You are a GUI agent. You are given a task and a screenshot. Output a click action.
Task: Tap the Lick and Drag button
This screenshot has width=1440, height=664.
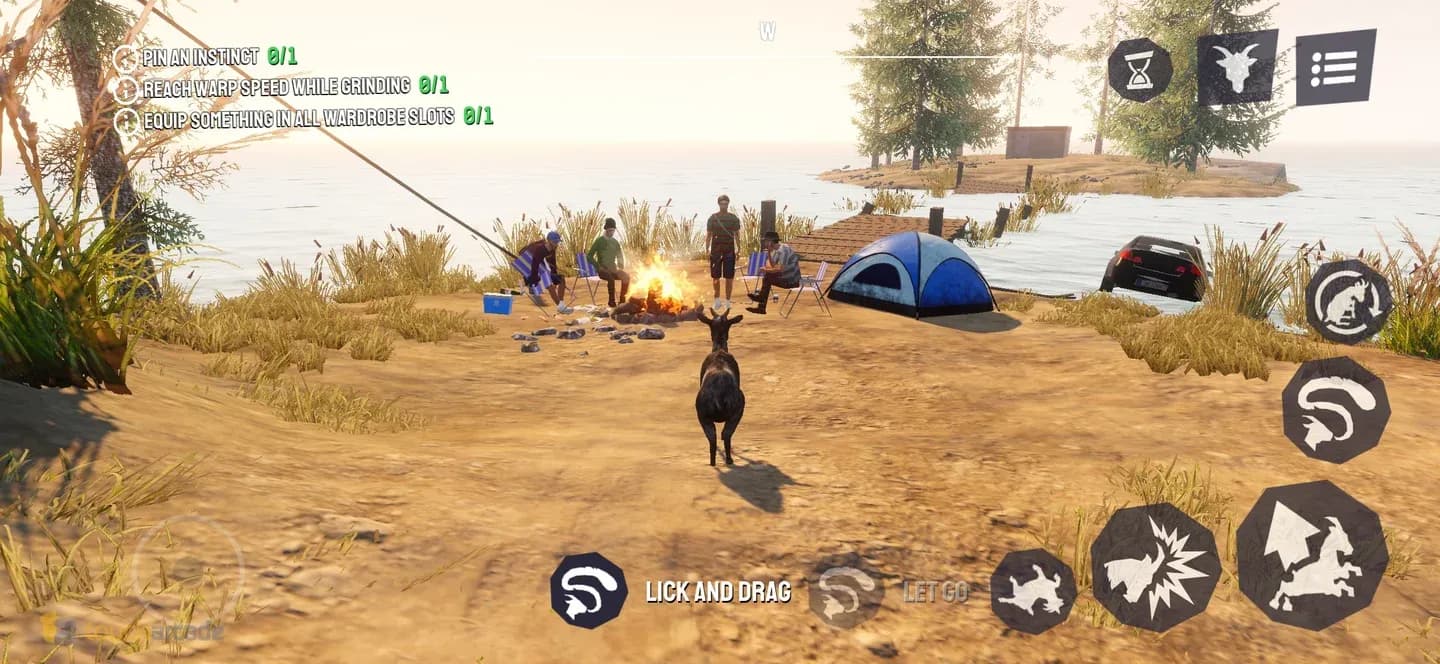pyautogui.click(x=589, y=591)
